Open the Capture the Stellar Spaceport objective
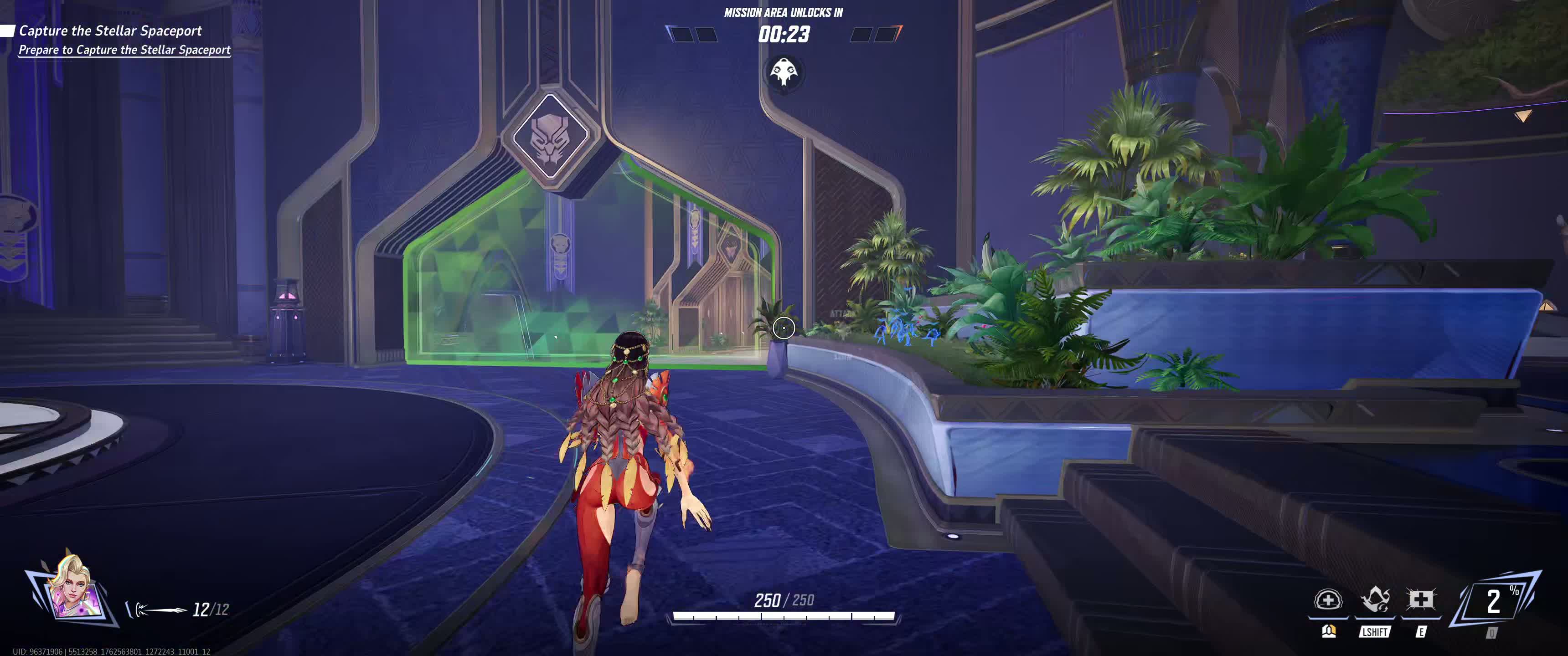Image resolution: width=1568 pixels, height=656 pixels. point(110,31)
